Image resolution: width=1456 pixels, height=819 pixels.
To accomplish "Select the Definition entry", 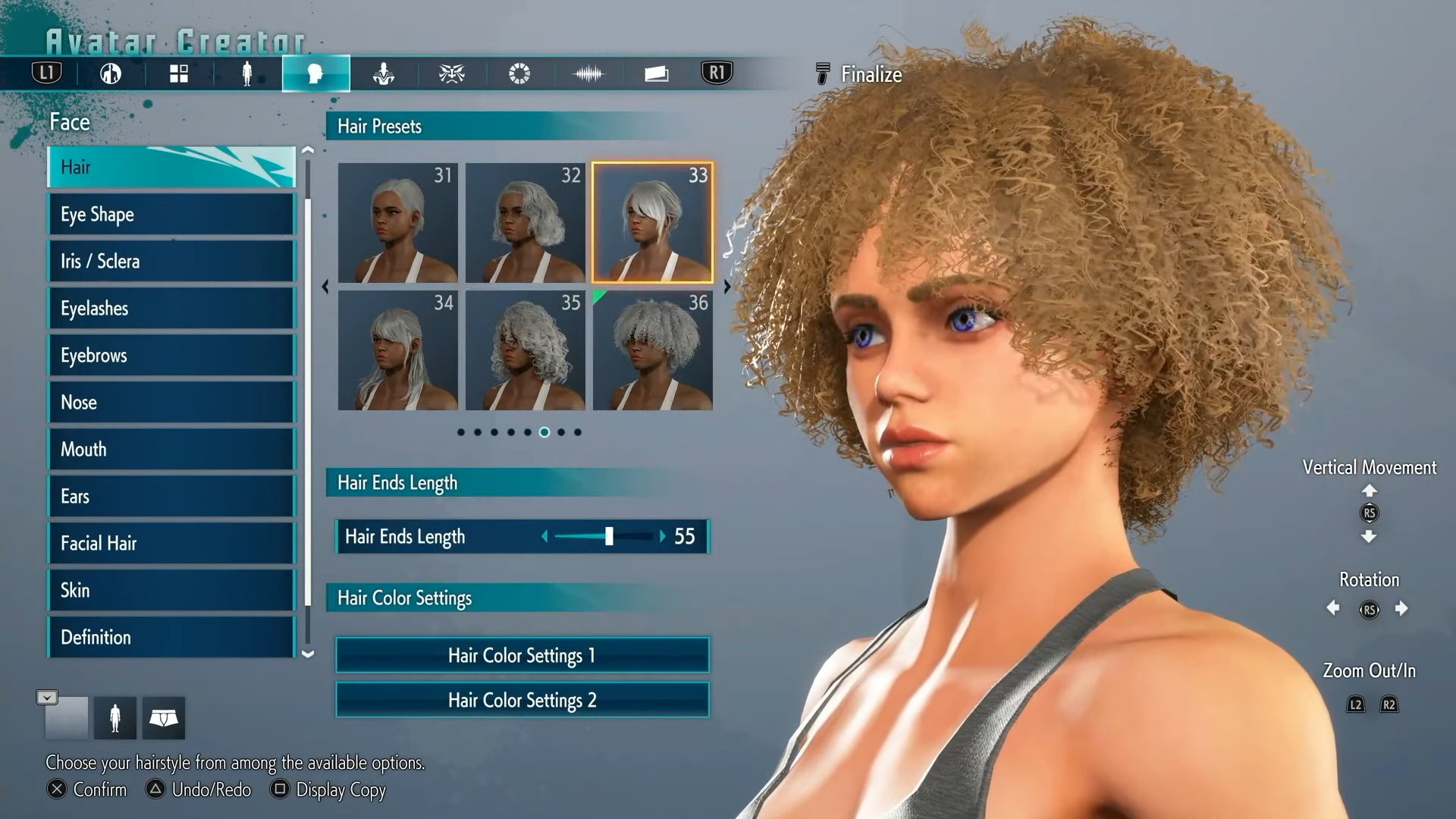I will click(x=171, y=638).
